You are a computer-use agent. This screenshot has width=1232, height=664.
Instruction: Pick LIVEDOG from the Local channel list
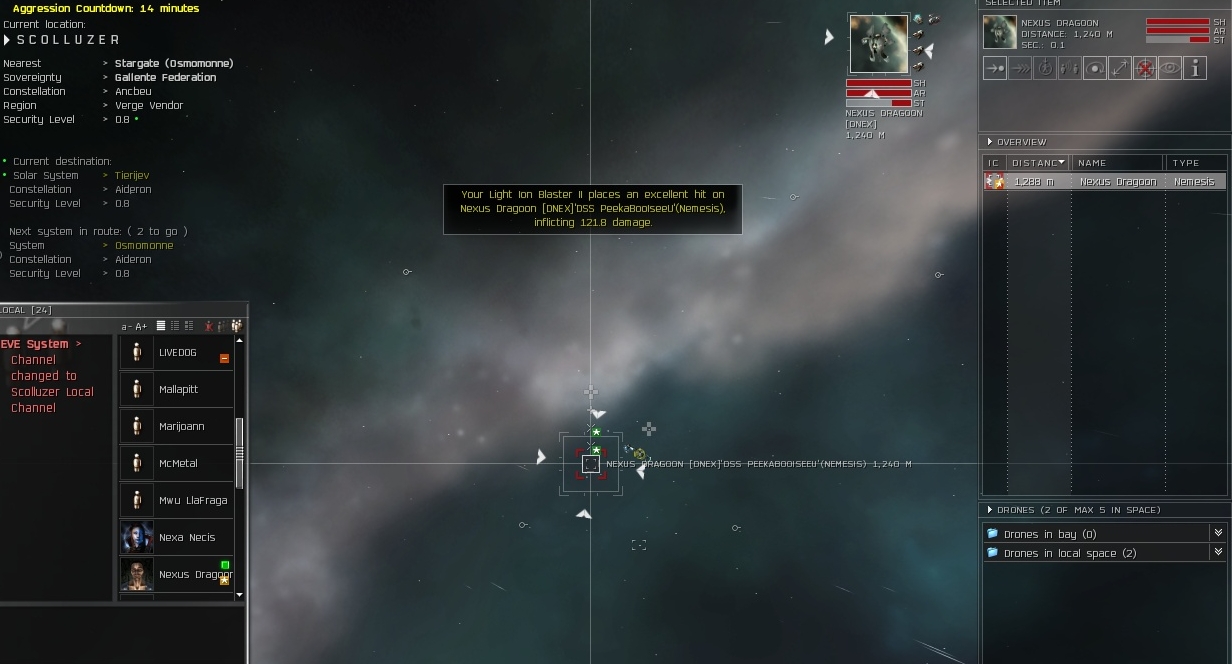pos(178,353)
